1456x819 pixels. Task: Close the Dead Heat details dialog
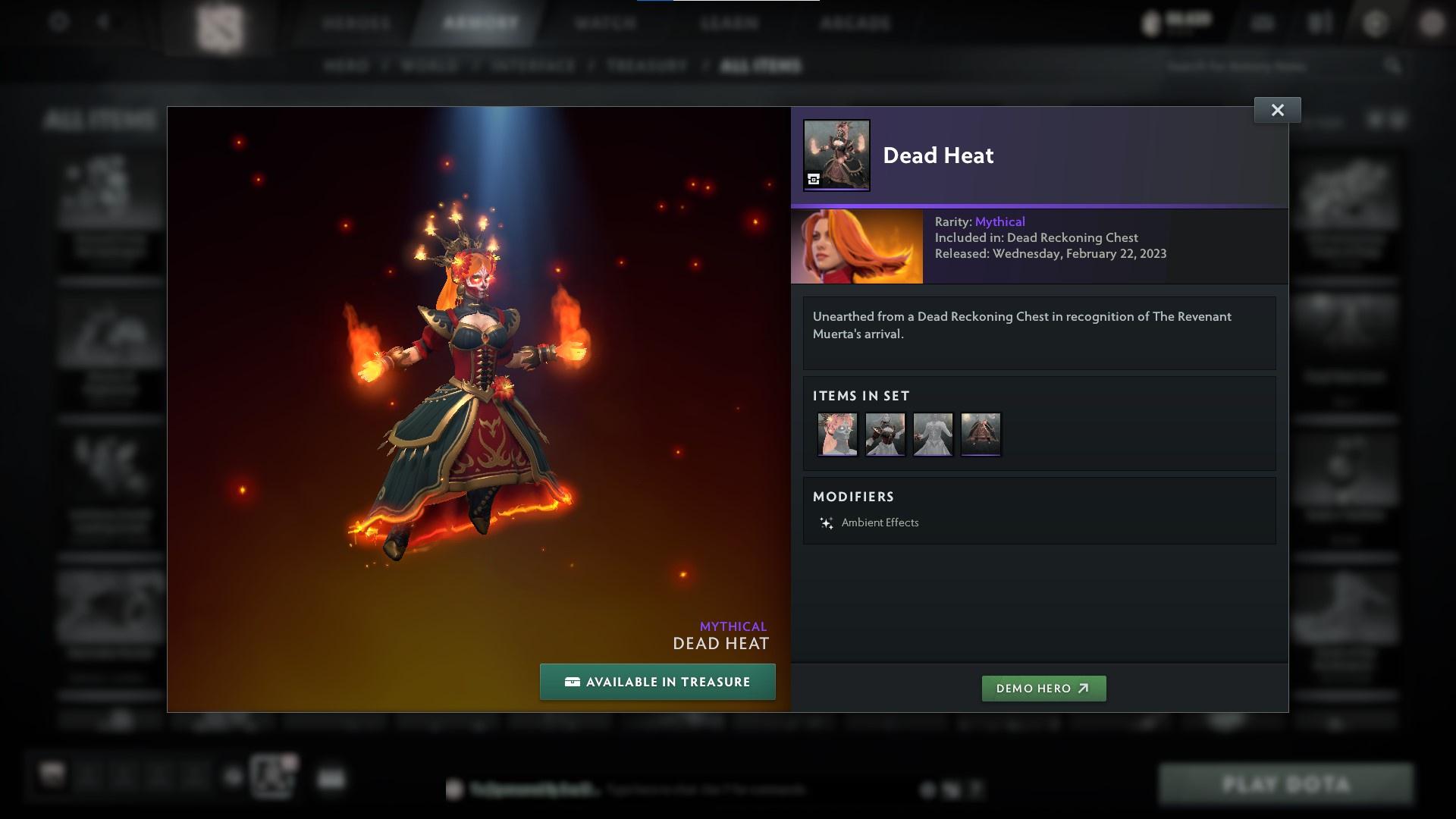click(1277, 109)
